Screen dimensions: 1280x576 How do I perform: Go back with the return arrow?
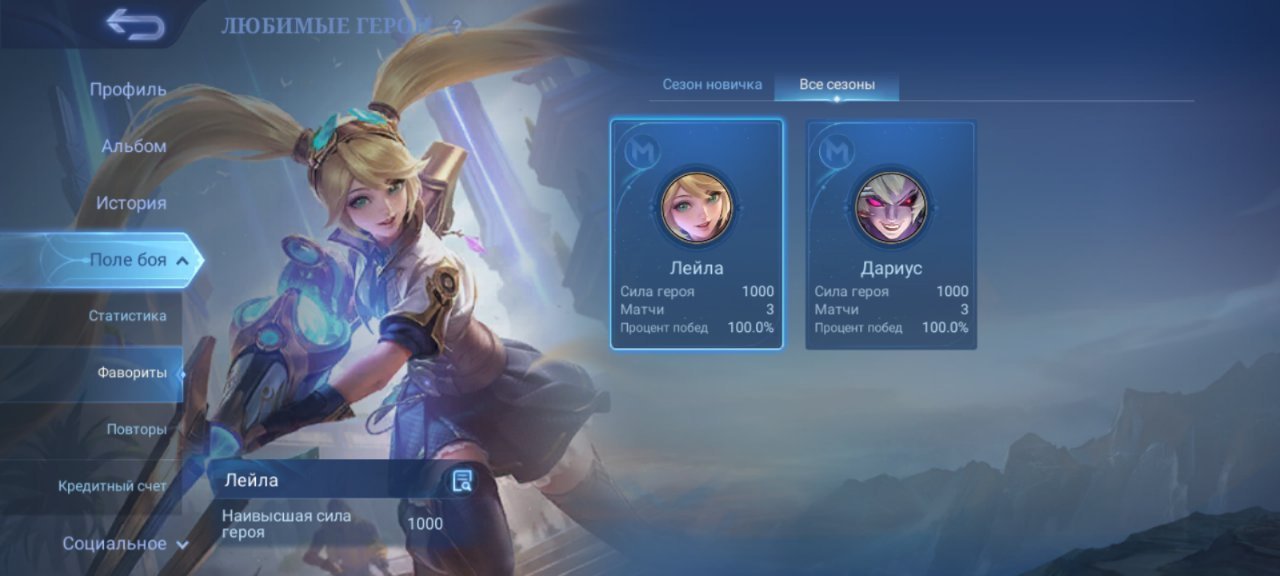[x=135, y=25]
